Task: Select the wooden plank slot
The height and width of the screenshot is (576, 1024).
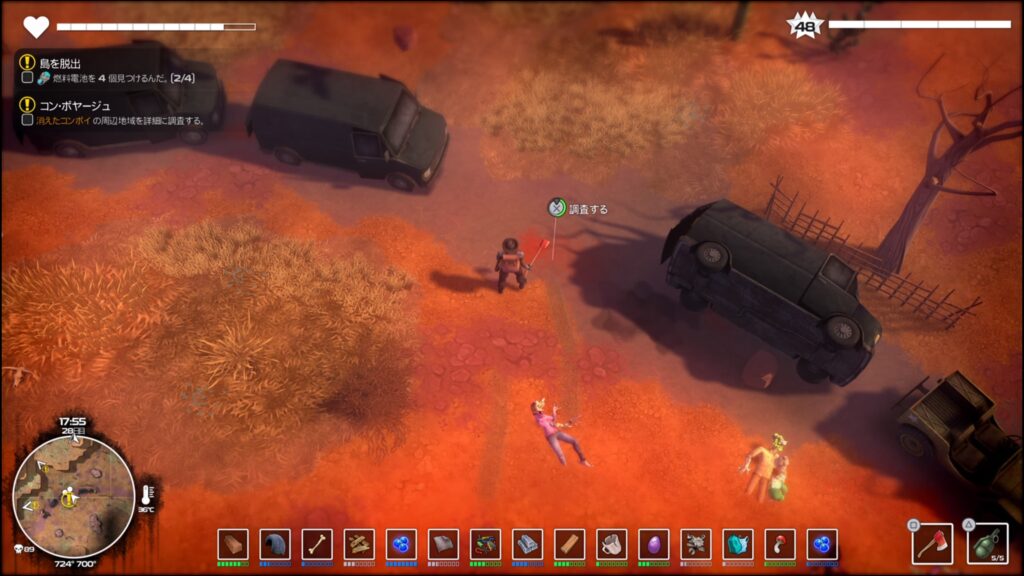Action: [569, 544]
